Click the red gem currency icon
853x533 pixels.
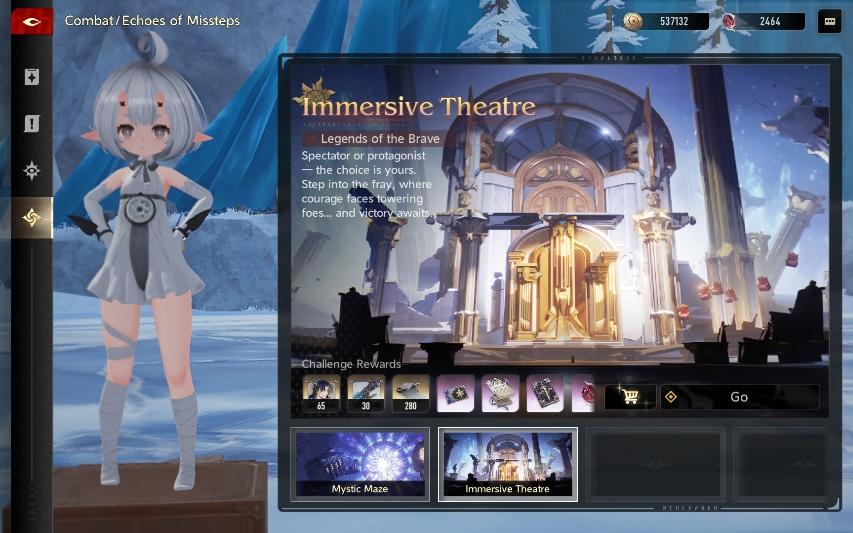[731, 21]
